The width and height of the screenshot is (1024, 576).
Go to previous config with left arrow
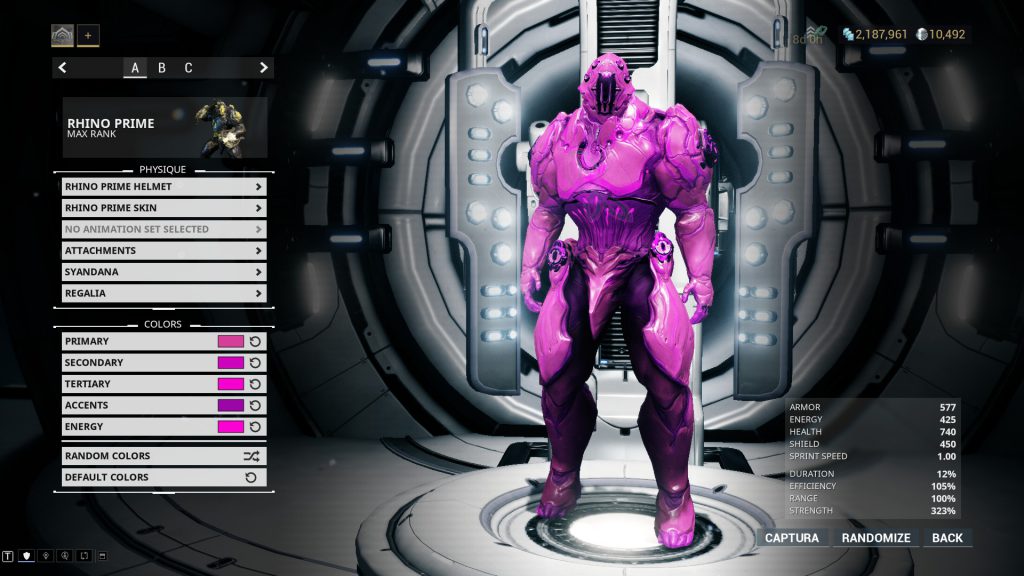[x=63, y=68]
